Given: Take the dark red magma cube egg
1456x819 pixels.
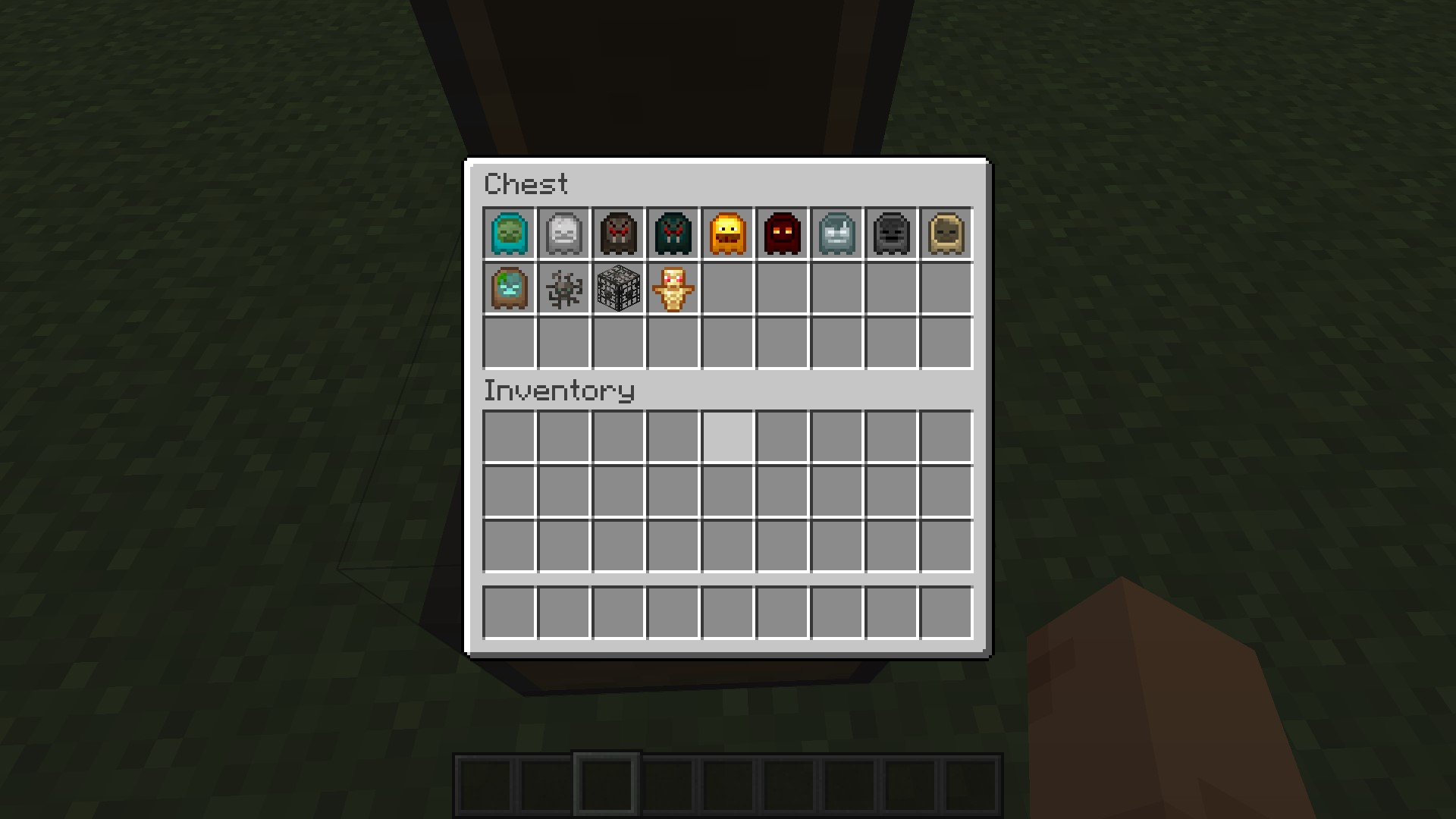Looking at the screenshot, I should (x=783, y=233).
